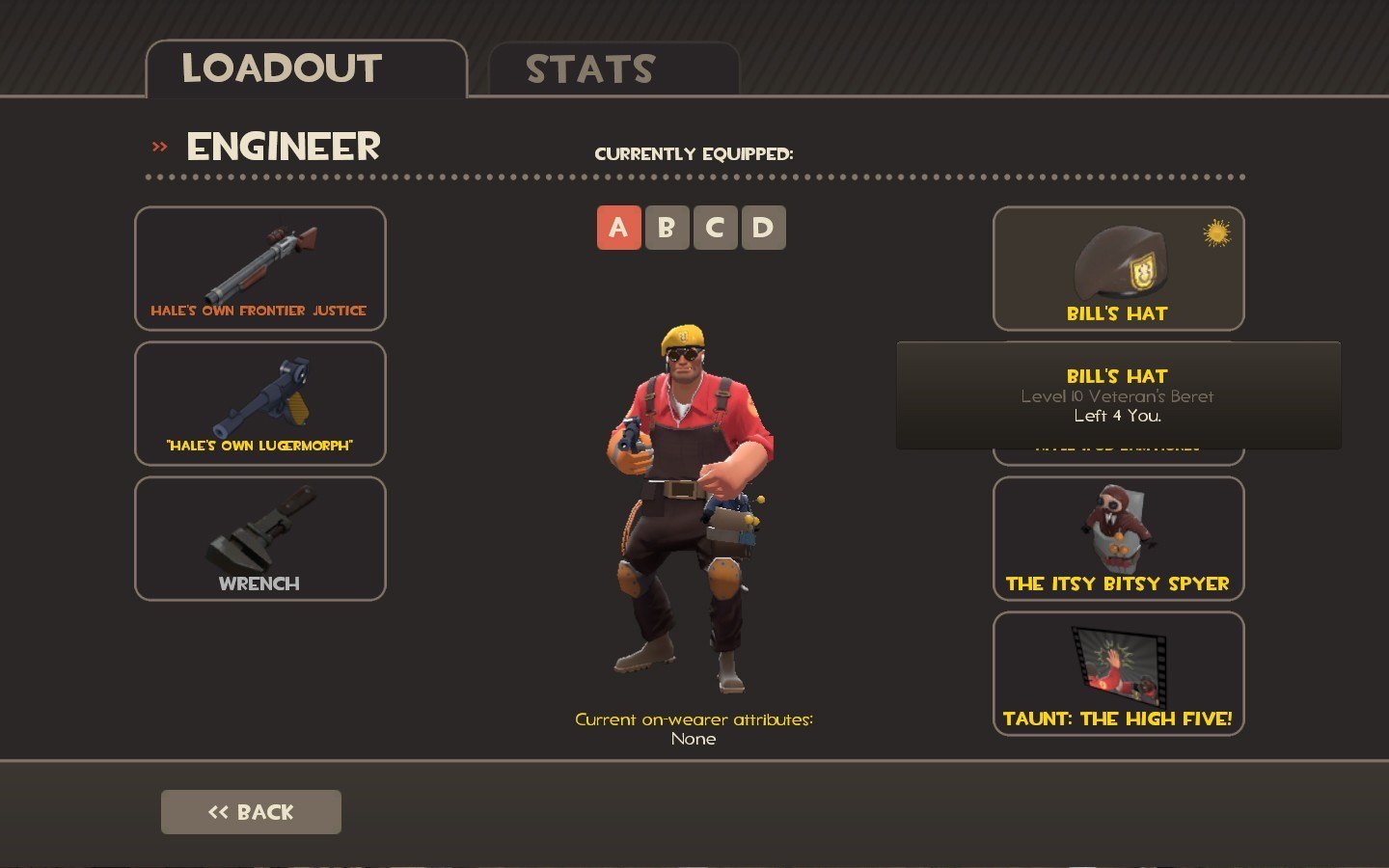
Task: Activate loadout preset C
Action: [x=715, y=228]
